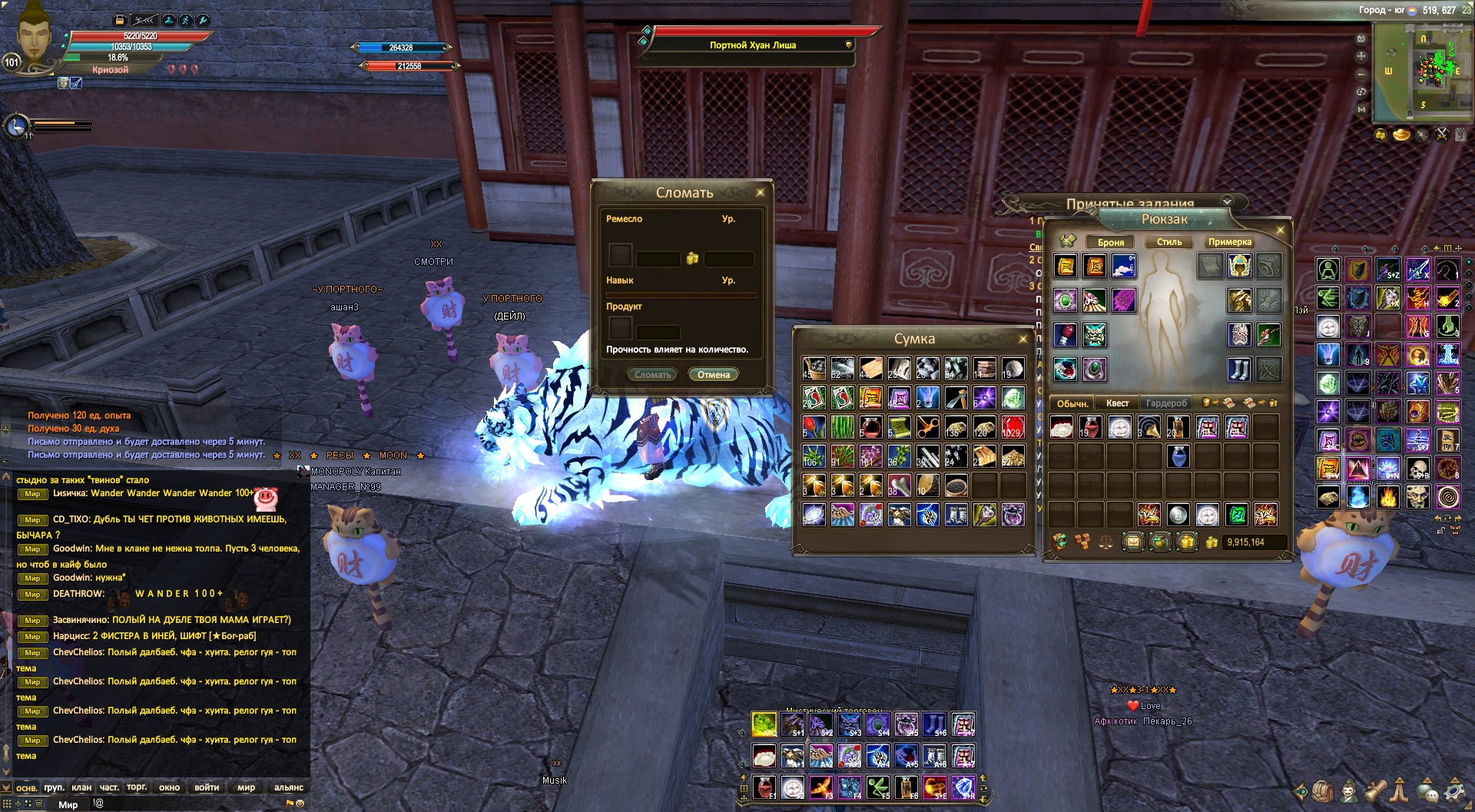Viewport: 1475px width, 812px height.
Task: Close the Рюкзак inventory window
Action: click(1280, 230)
